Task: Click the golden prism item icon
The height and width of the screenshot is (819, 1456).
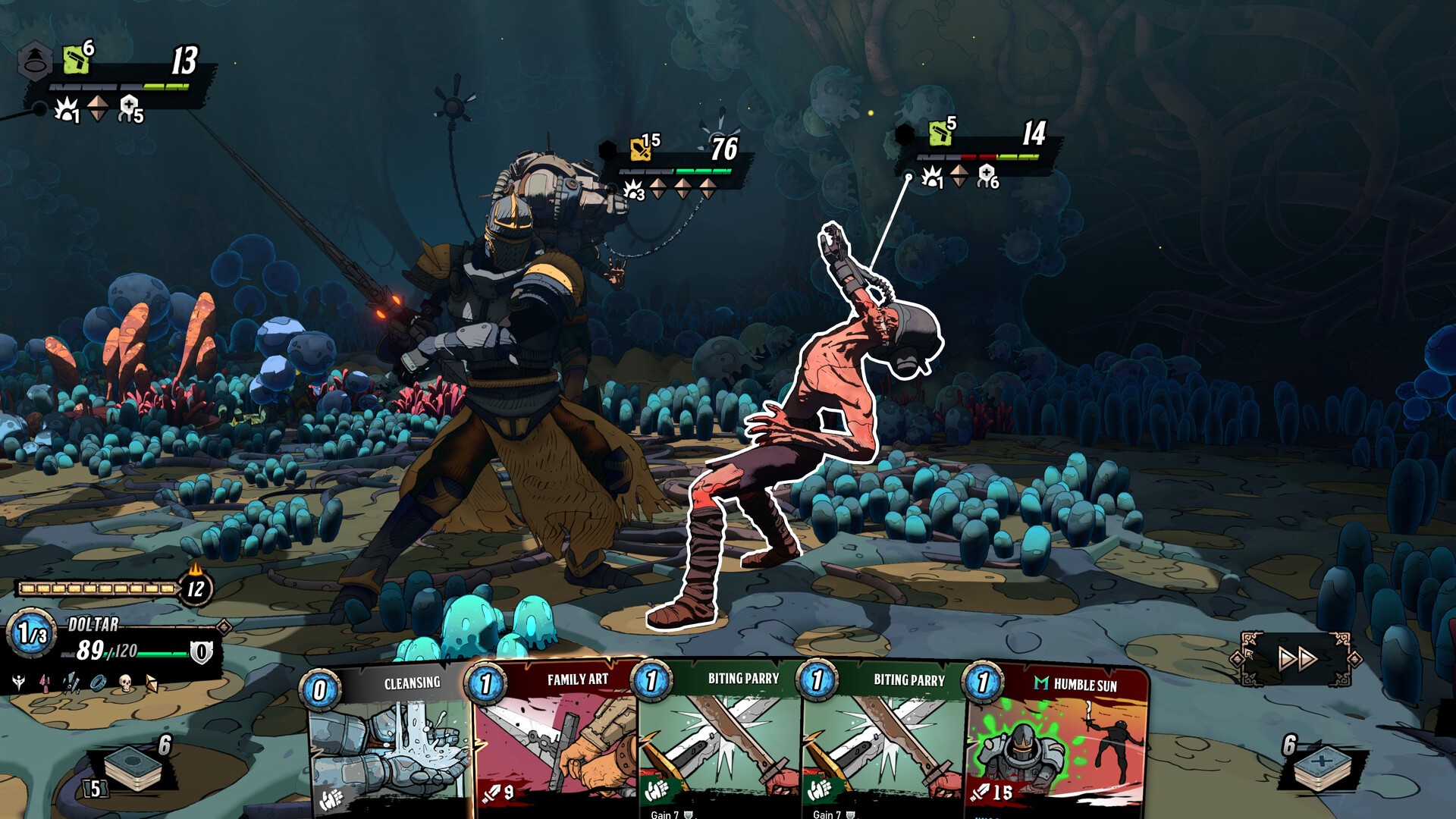Action: 152,684
